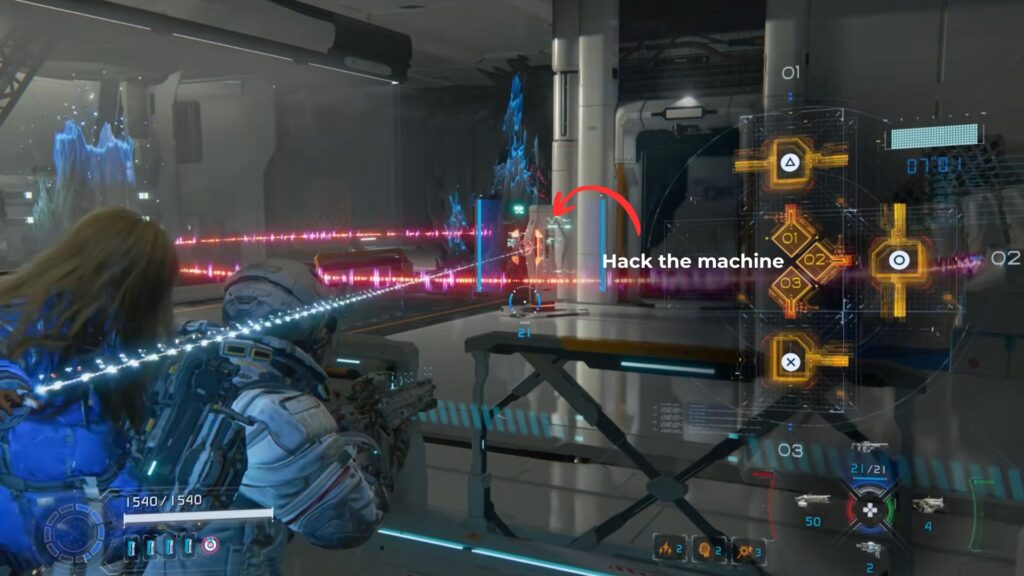Select the diamond hack node labeled 03
Screen dimensions: 1024x576
point(790,284)
